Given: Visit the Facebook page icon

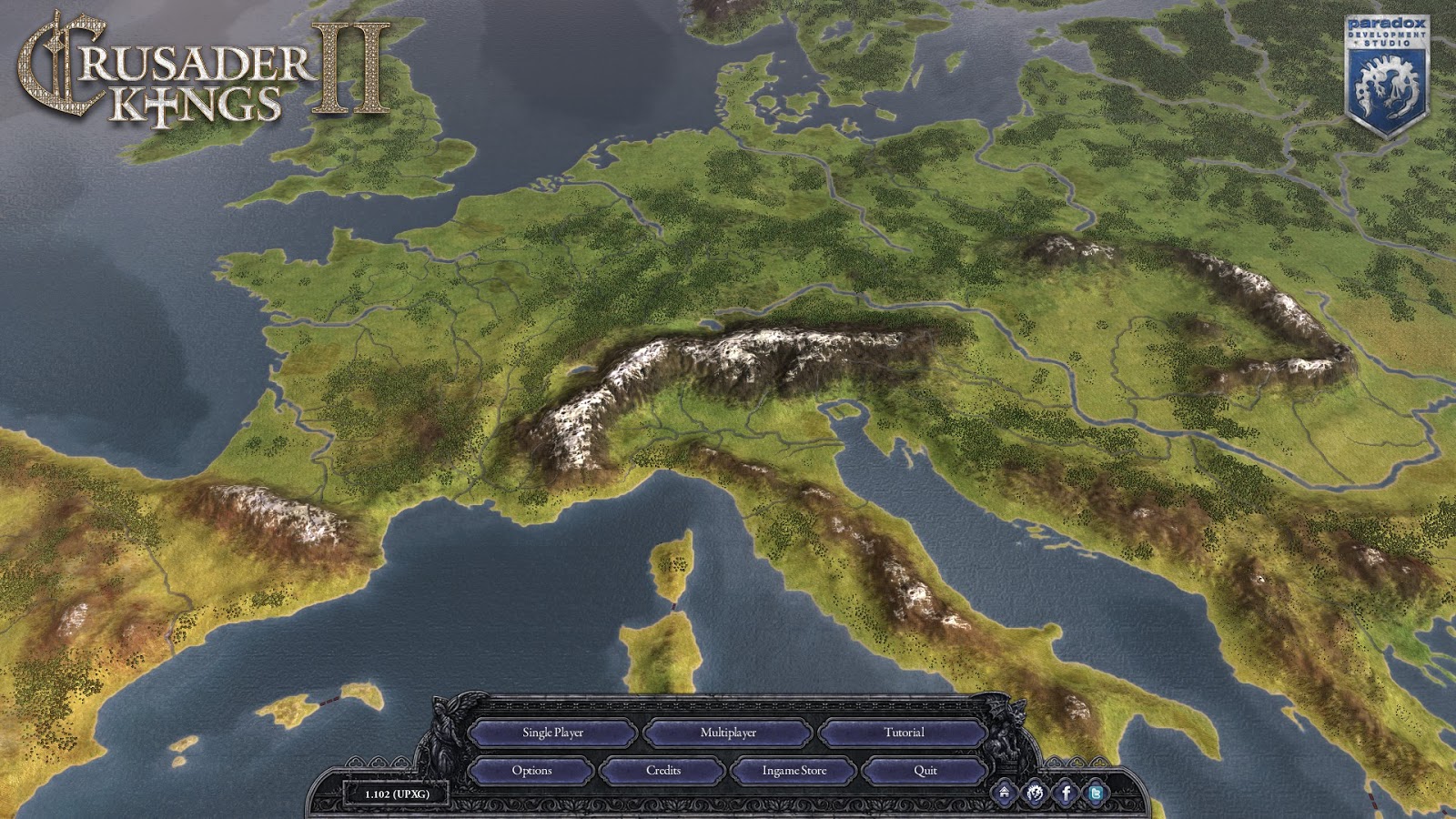Looking at the screenshot, I should coord(1067,793).
